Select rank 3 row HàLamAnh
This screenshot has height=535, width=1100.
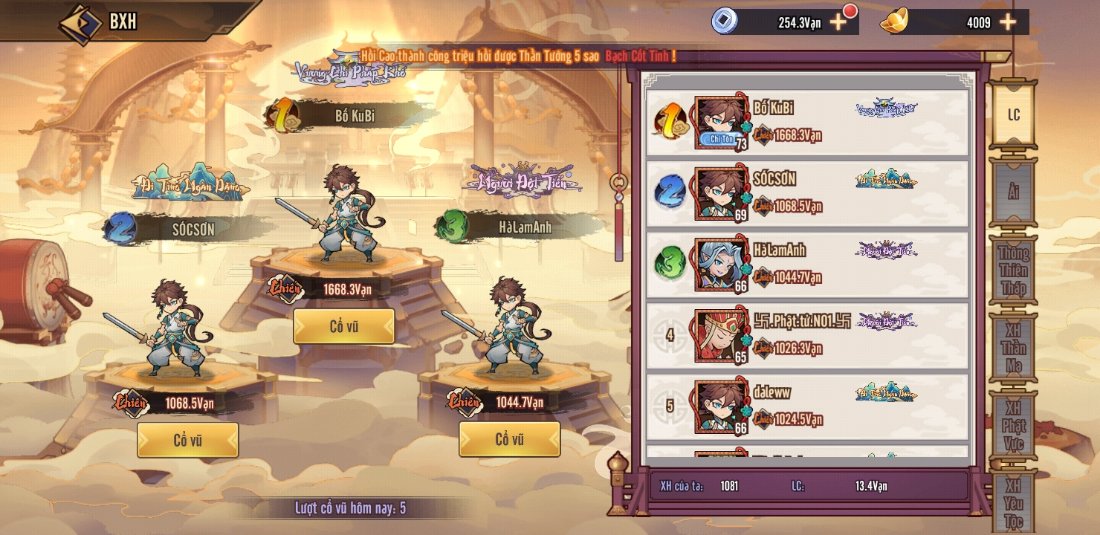tap(808, 264)
